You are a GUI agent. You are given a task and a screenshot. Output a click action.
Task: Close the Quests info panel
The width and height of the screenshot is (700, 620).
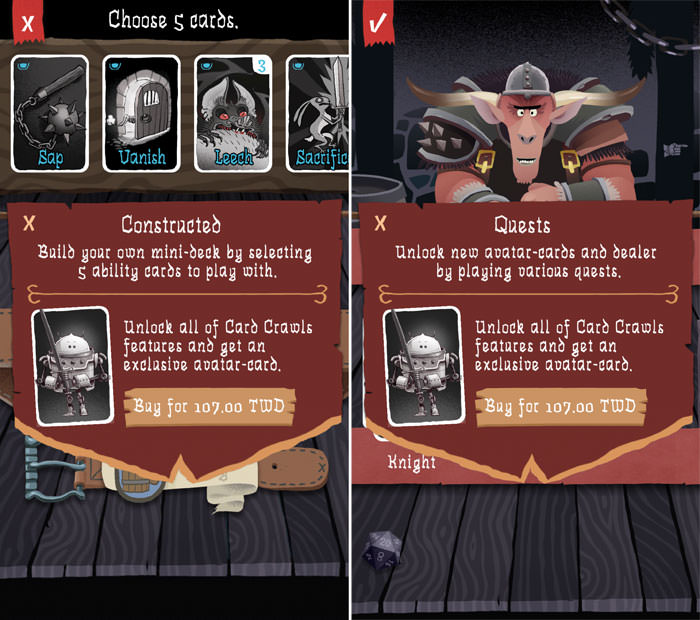[x=381, y=223]
